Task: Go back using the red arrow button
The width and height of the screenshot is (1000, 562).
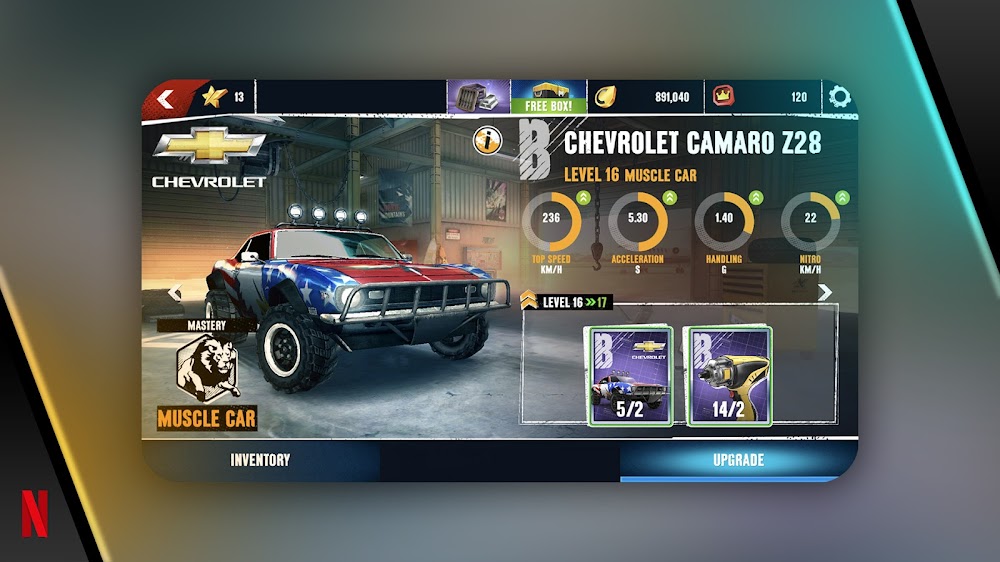Action: point(166,98)
